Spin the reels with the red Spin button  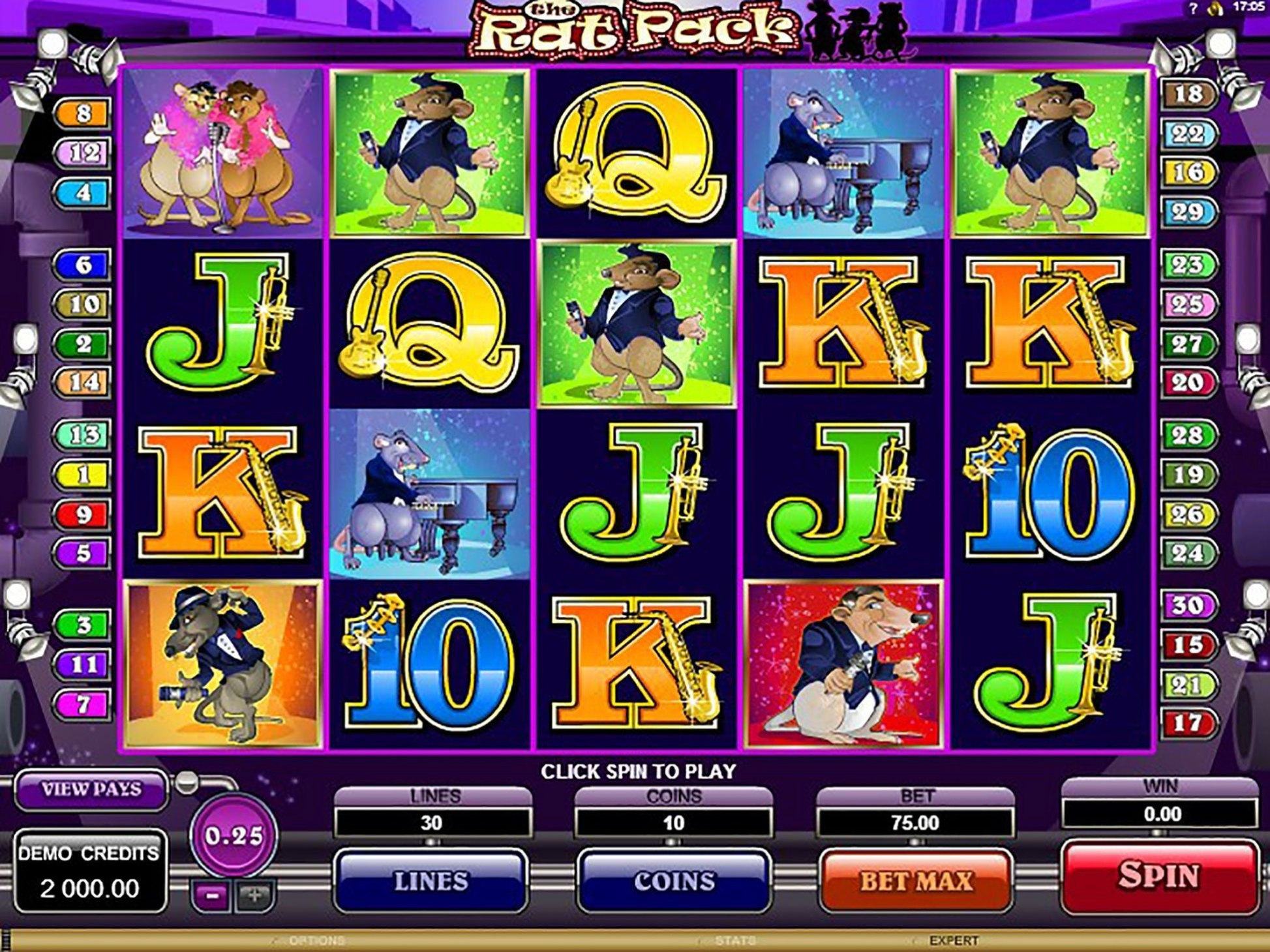(x=1159, y=876)
